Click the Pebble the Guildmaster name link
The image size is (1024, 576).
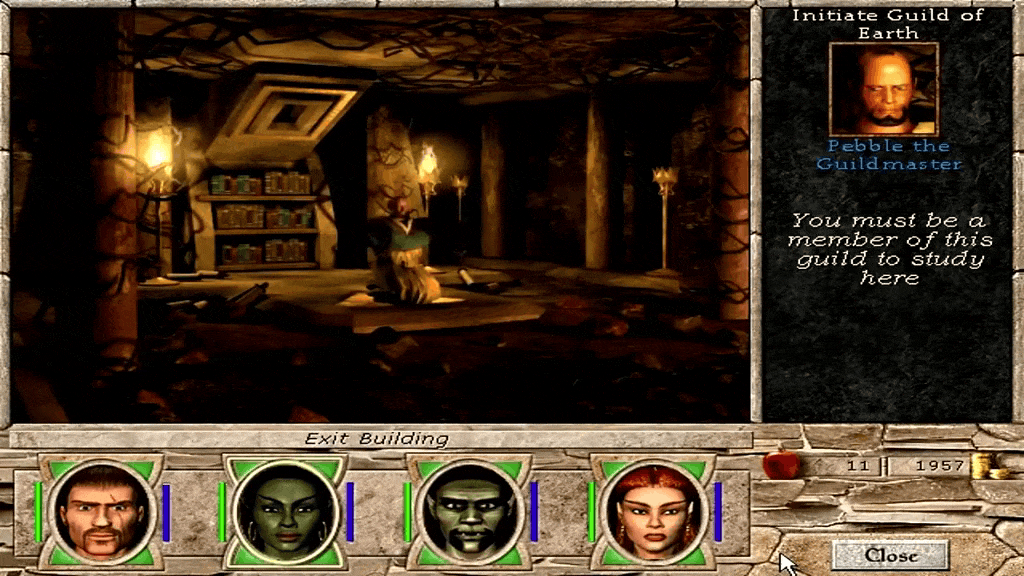click(888, 155)
